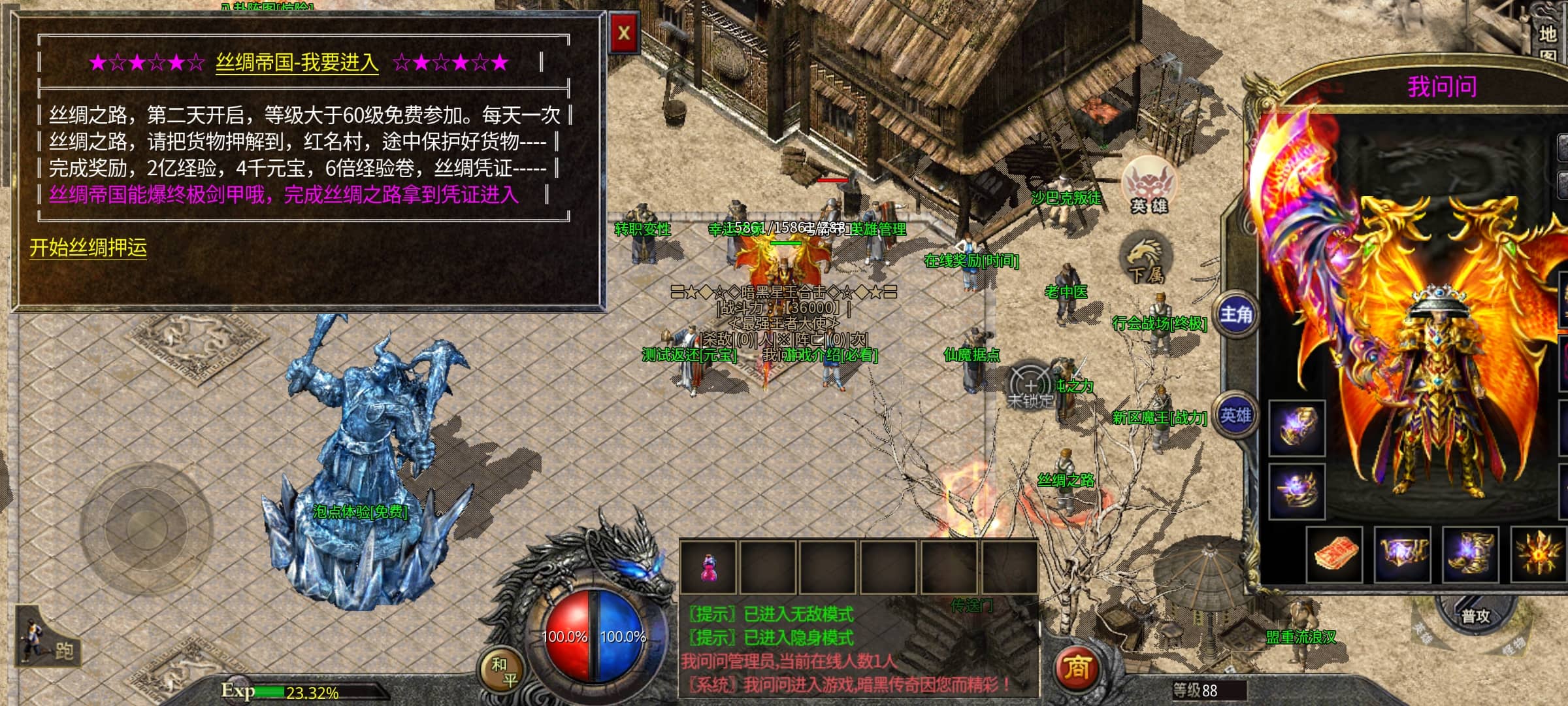Screen dimensions: 1568x706
Task: Select the pink potion hotbar slot
Action: [708, 567]
